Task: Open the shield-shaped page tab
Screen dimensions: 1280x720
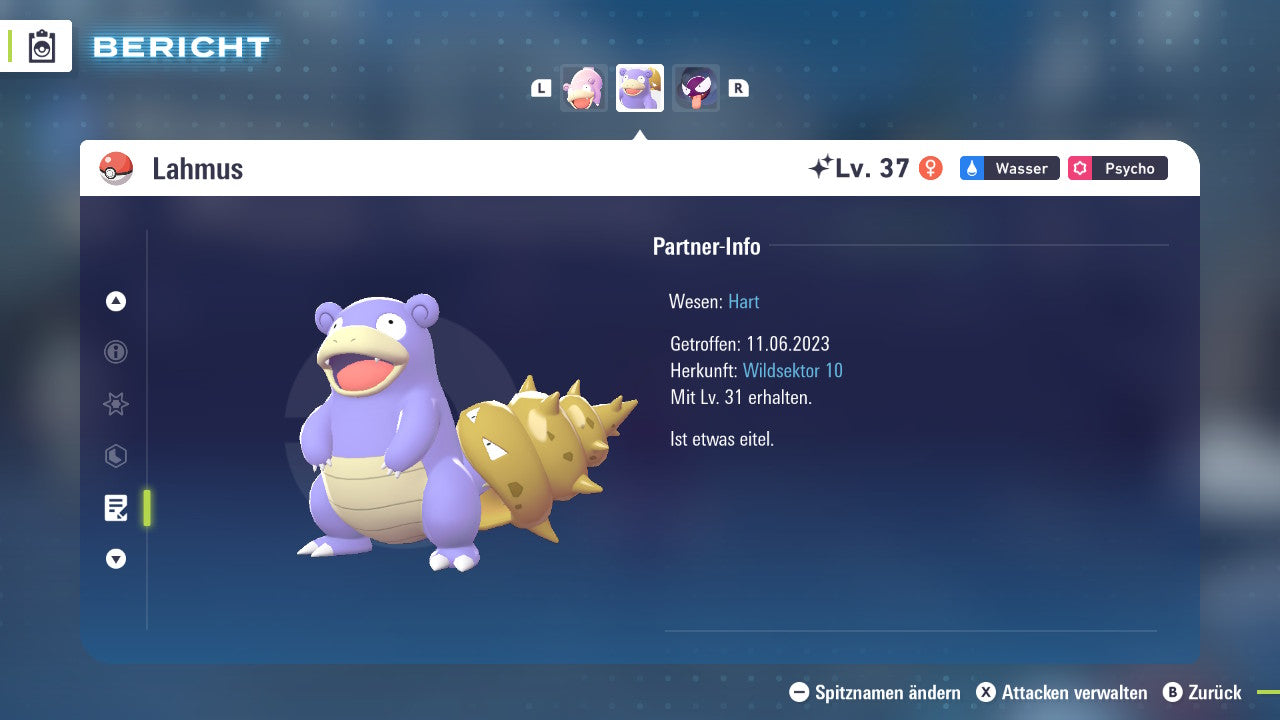Action: 116,456
